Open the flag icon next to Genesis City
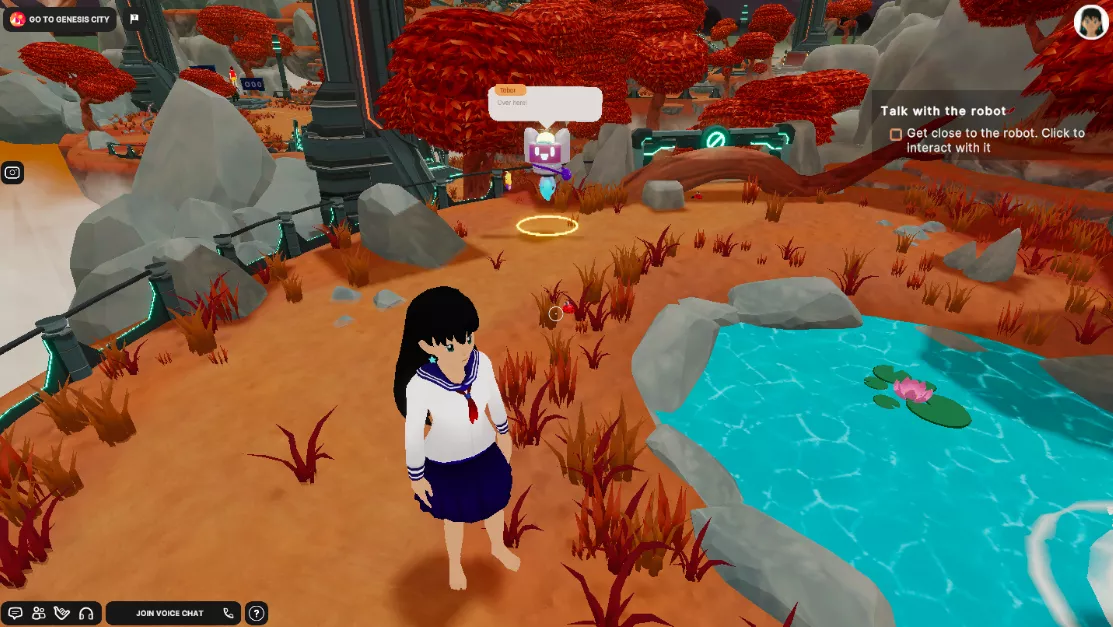The width and height of the screenshot is (1113, 627). pos(135,19)
